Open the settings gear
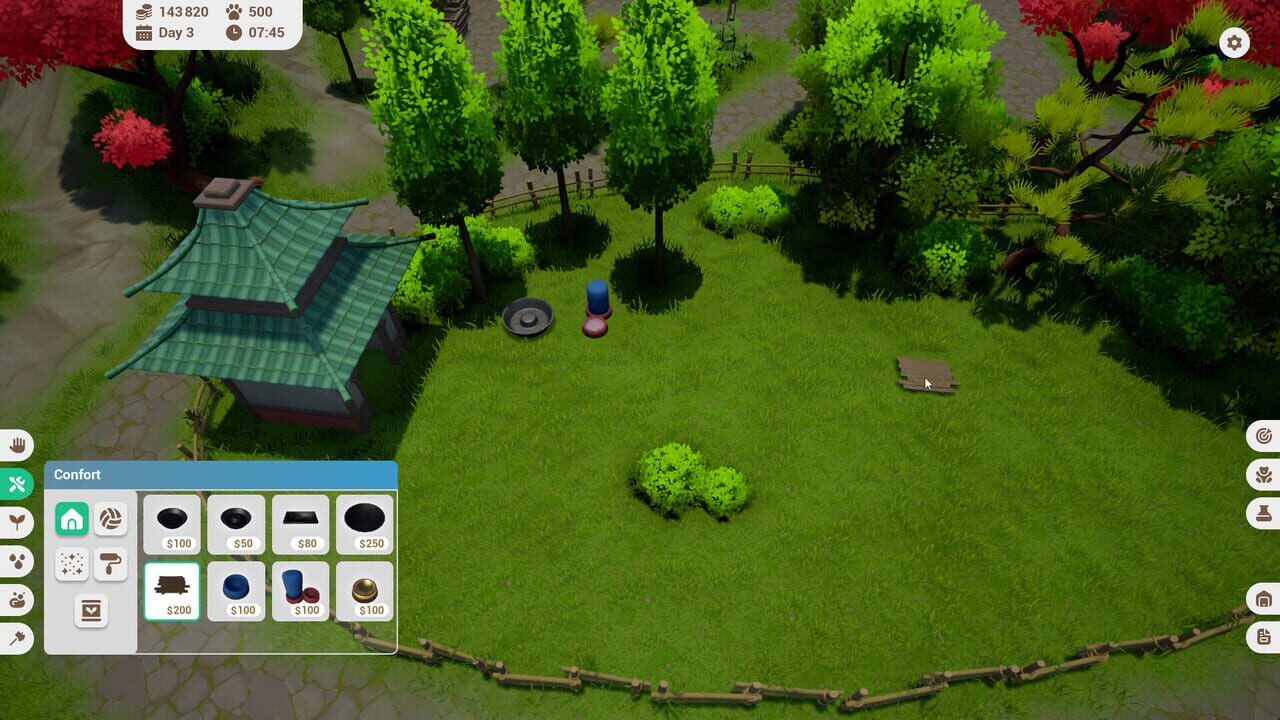Viewport: 1280px width, 720px height. click(x=1234, y=43)
